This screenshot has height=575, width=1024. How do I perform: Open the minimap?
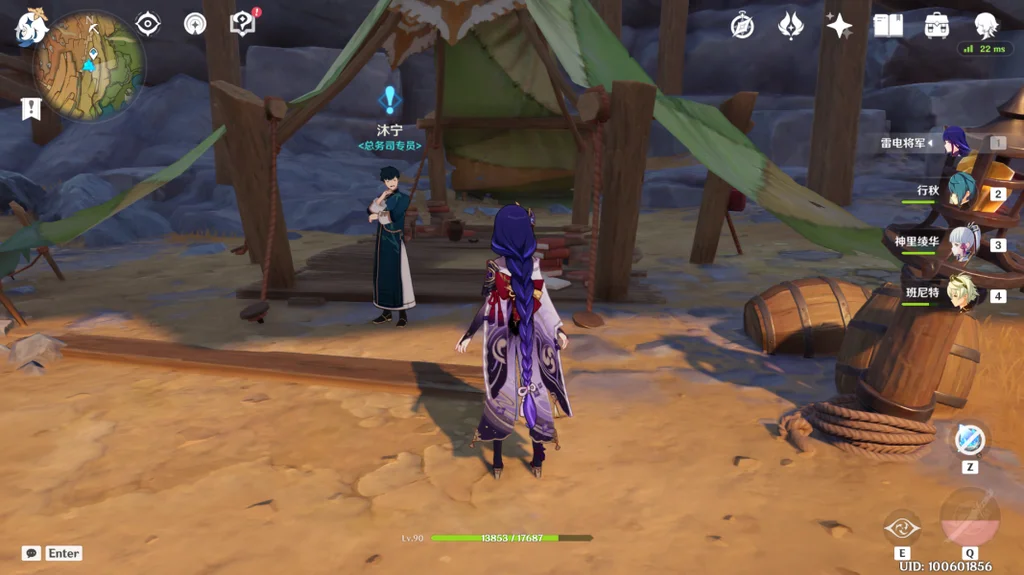click(88, 66)
